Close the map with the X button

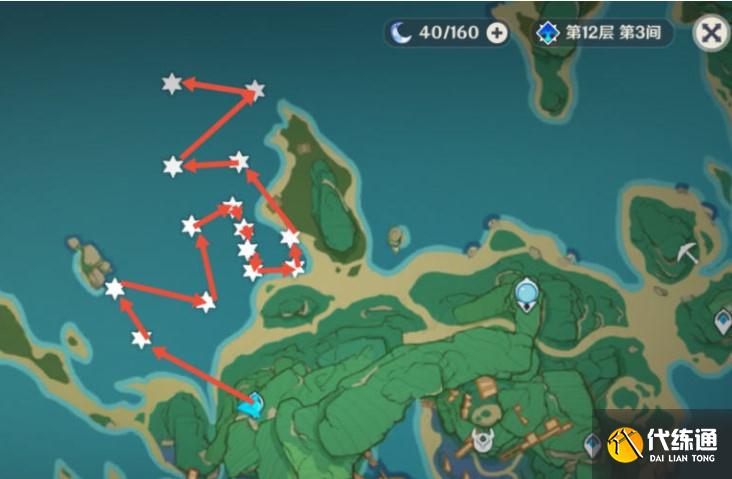(x=711, y=32)
